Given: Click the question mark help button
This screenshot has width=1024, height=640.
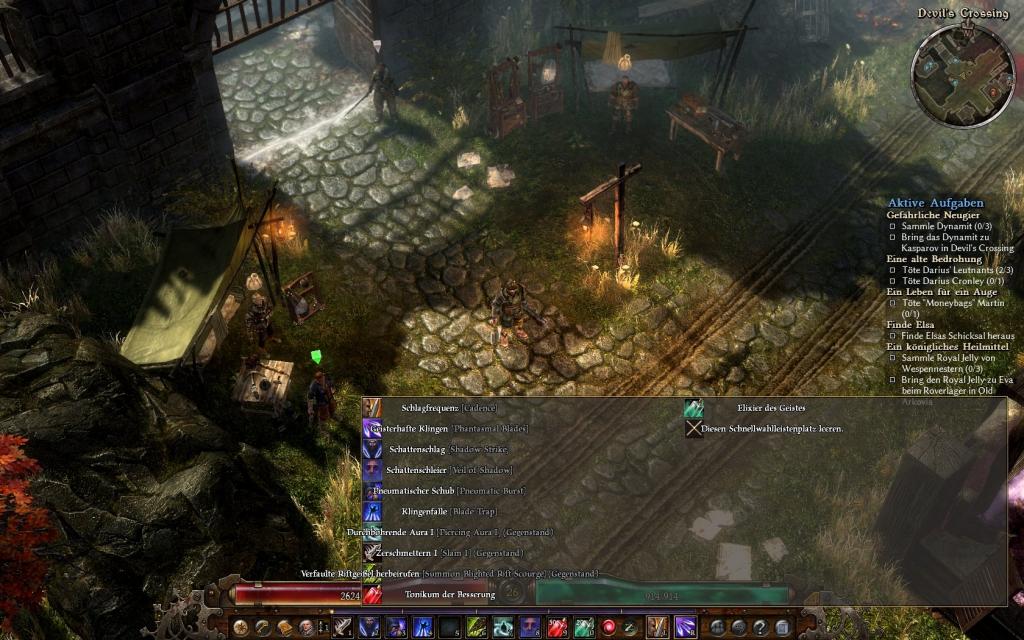Looking at the screenshot, I should (x=760, y=627).
